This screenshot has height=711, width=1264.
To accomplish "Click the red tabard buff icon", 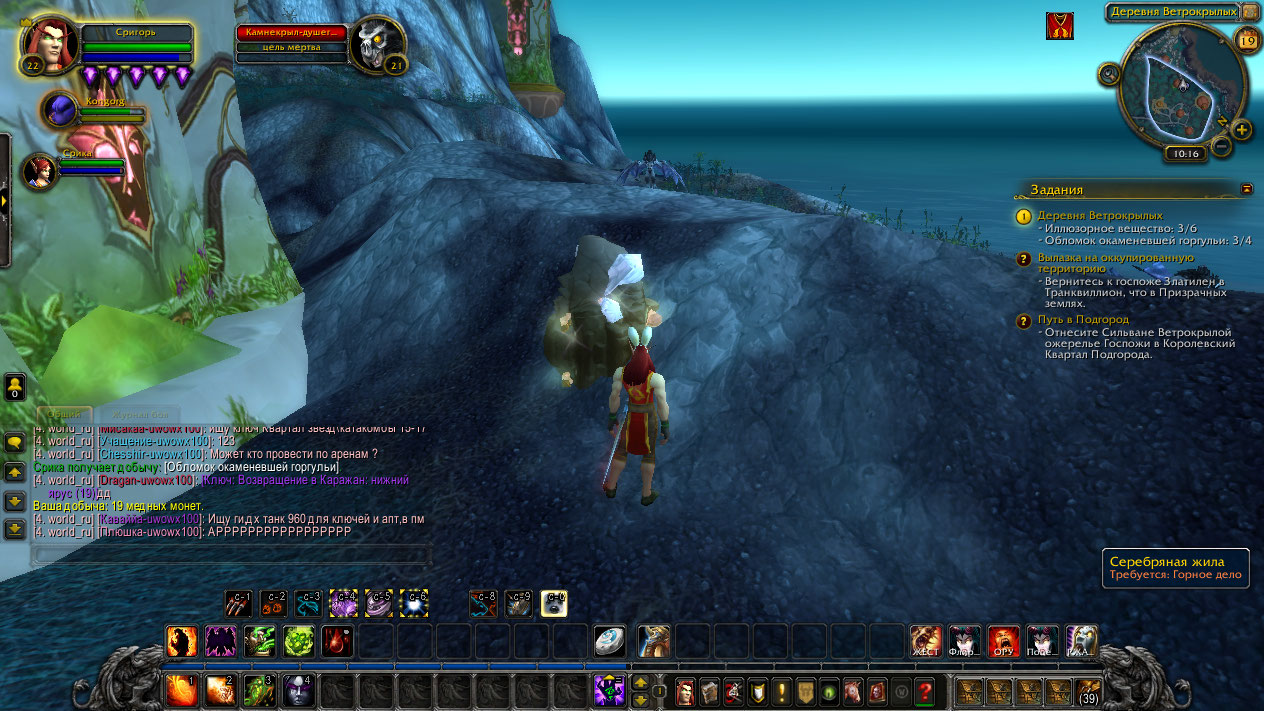I will (1060, 26).
